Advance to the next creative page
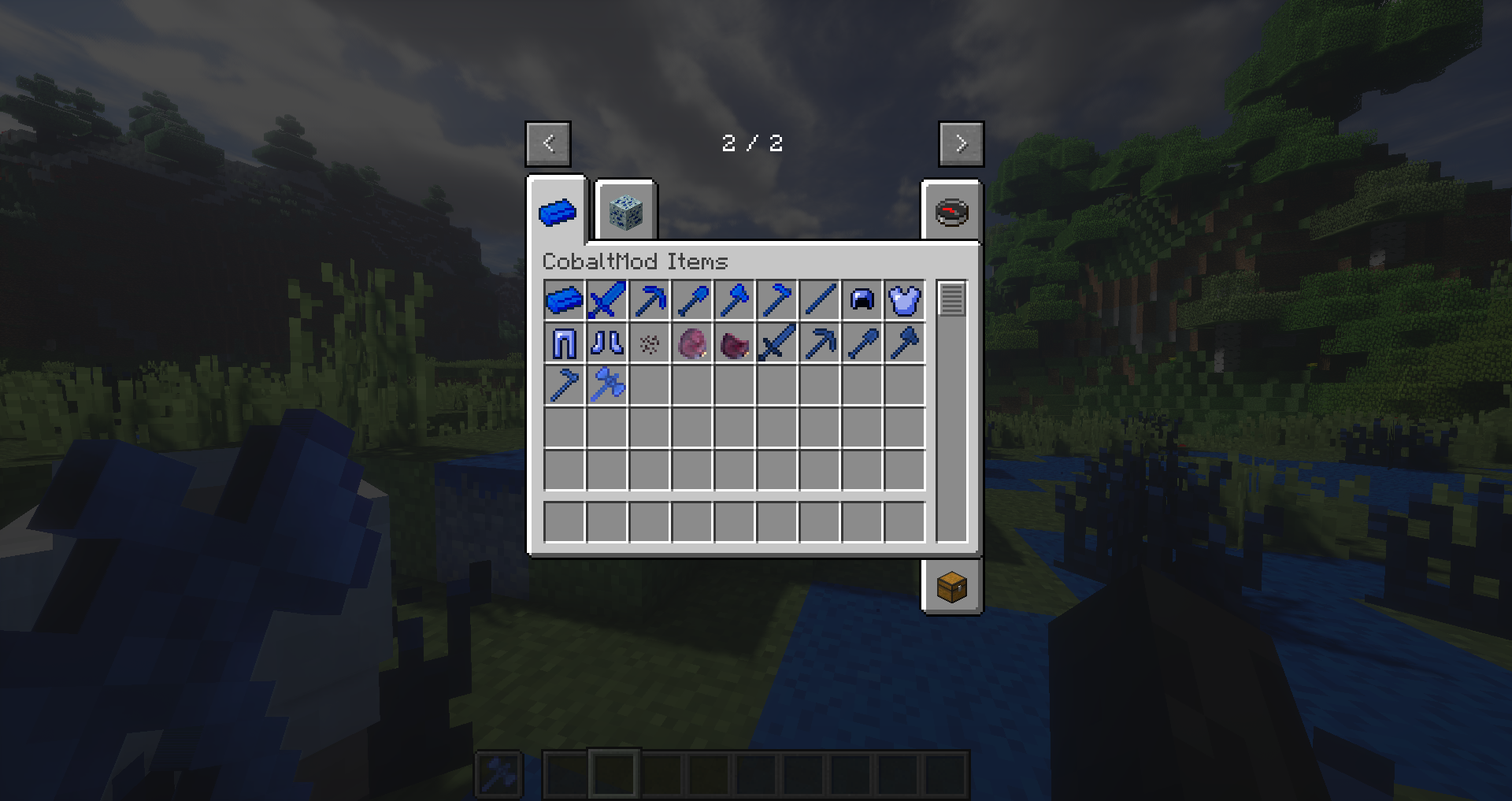This screenshot has width=1512, height=801. [961, 143]
